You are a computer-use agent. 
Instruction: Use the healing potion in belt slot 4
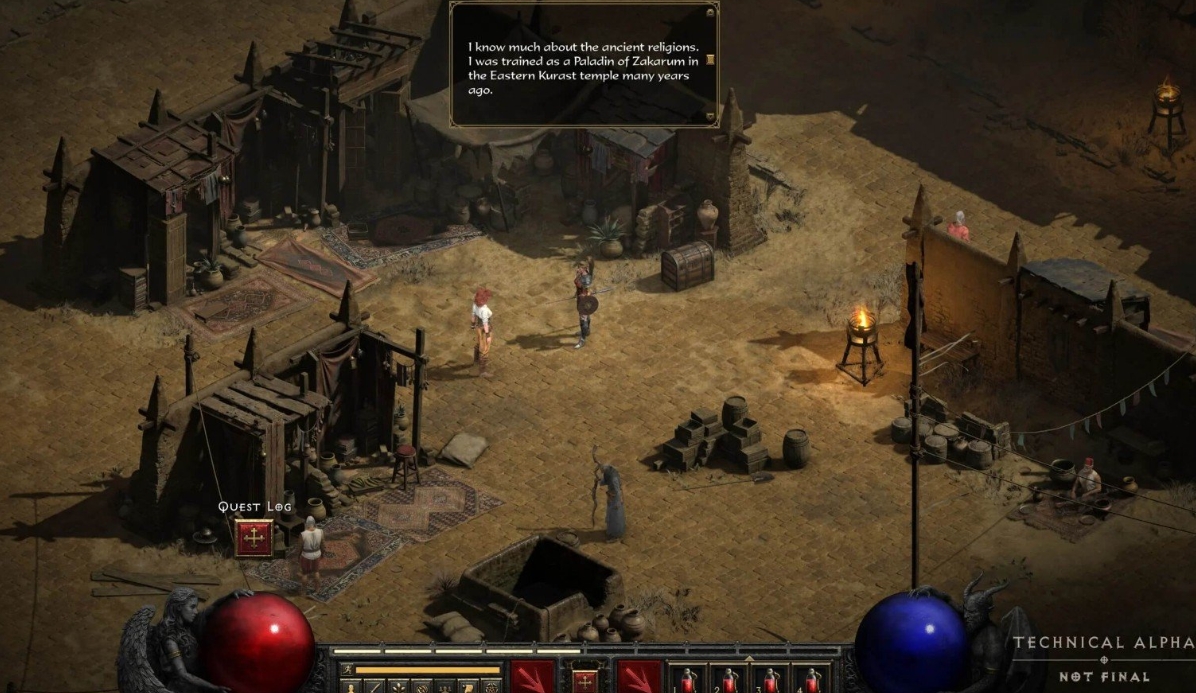point(812,680)
